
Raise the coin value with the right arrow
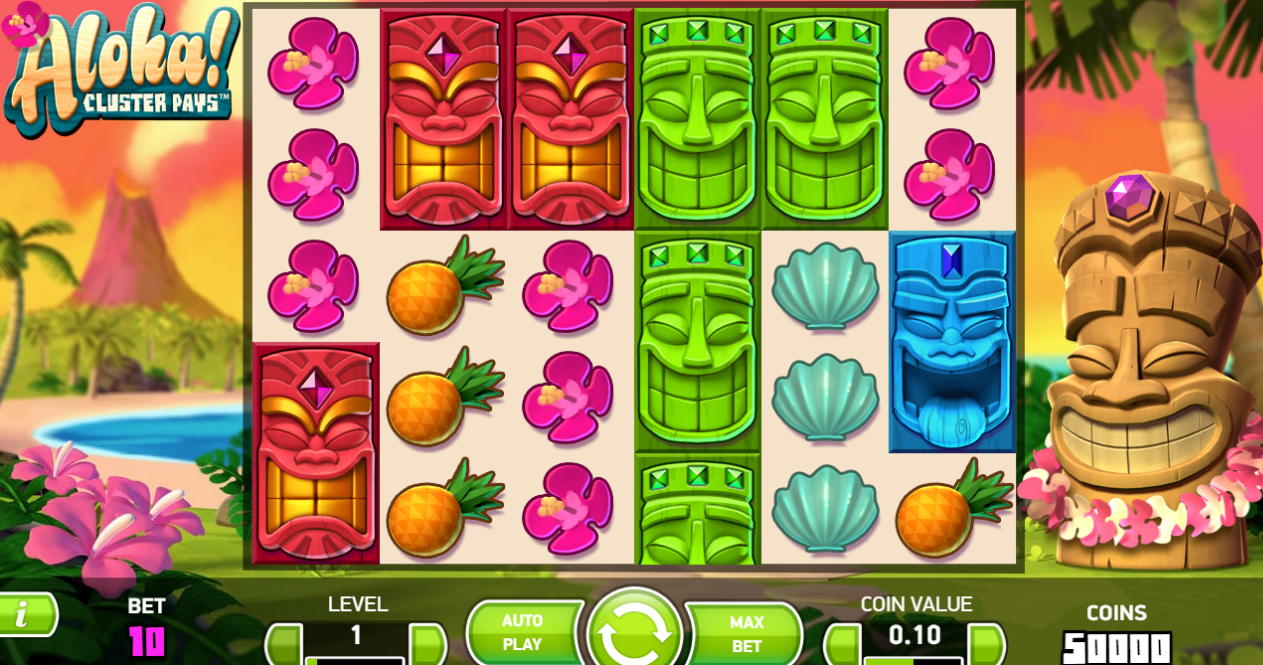(986, 643)
